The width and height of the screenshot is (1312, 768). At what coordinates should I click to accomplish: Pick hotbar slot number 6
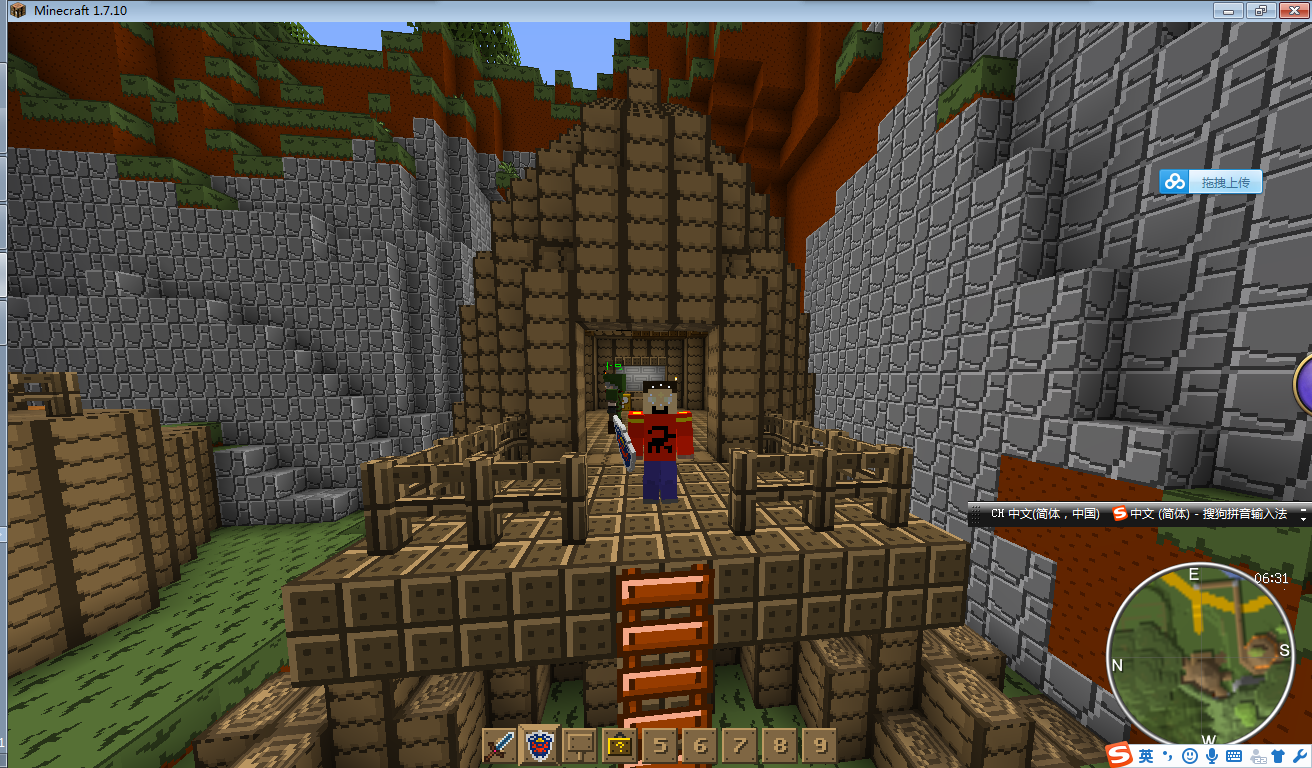[700, 745]
